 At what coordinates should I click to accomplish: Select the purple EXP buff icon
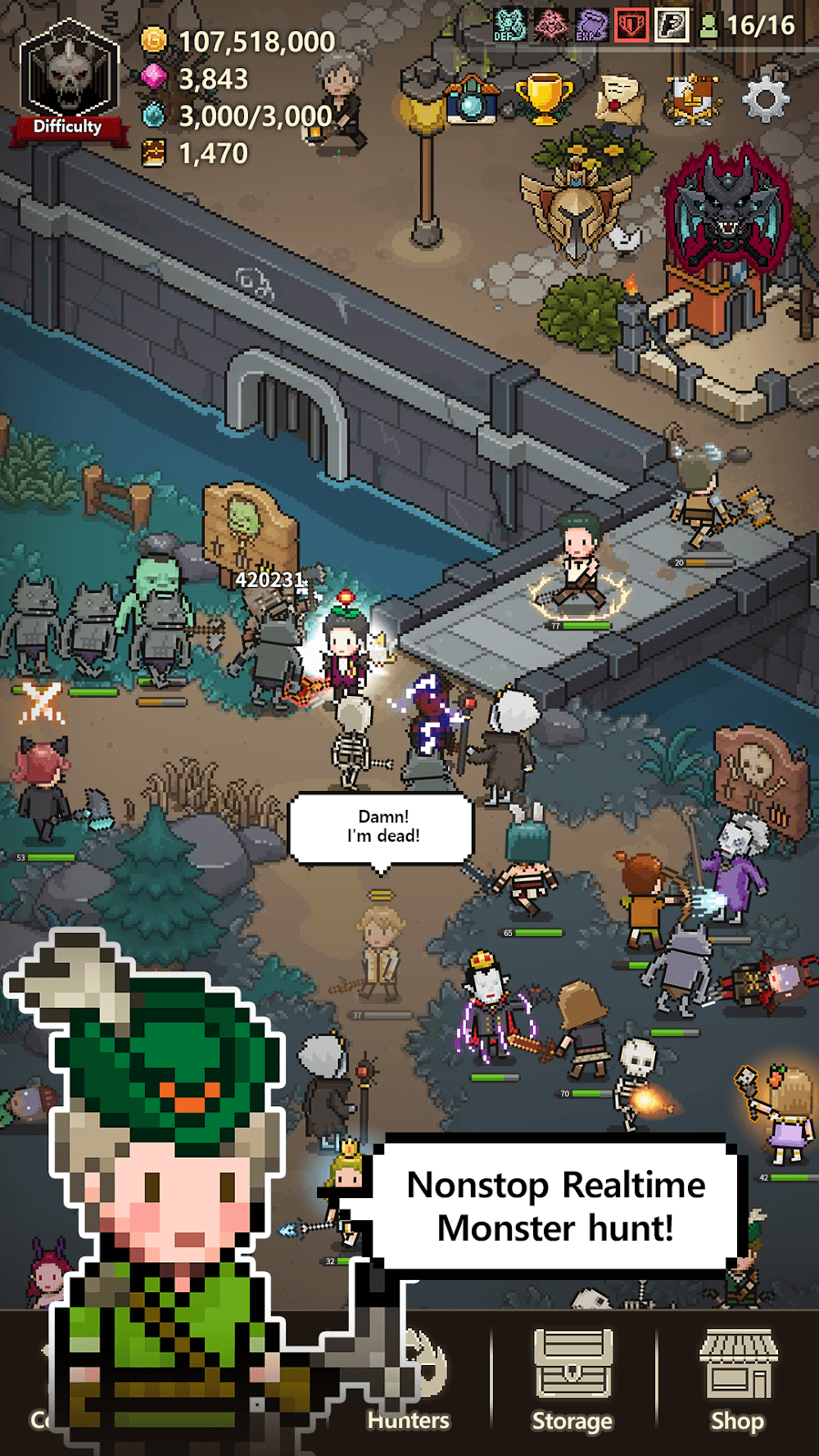590,25
